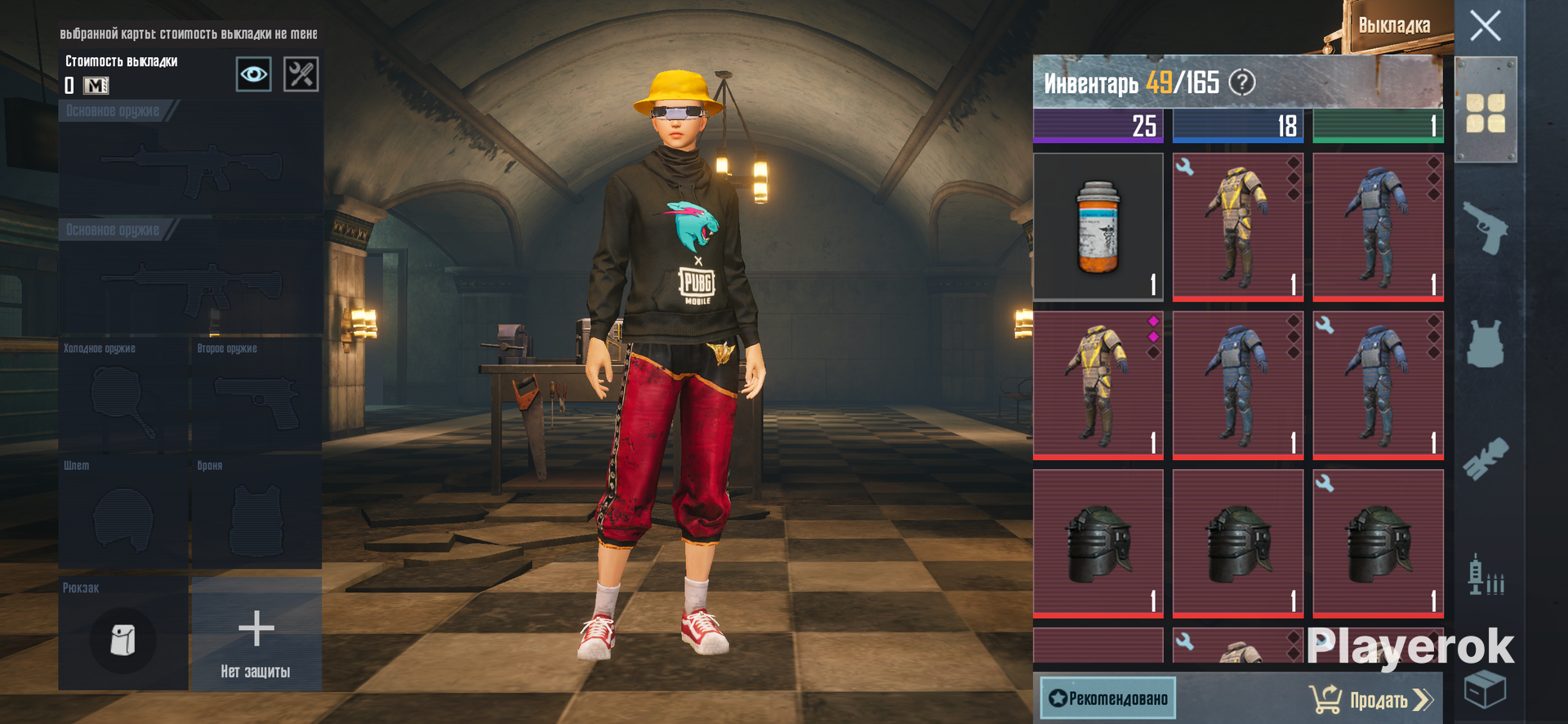Select the painkiller pill bottle item

coord(1098,227)
